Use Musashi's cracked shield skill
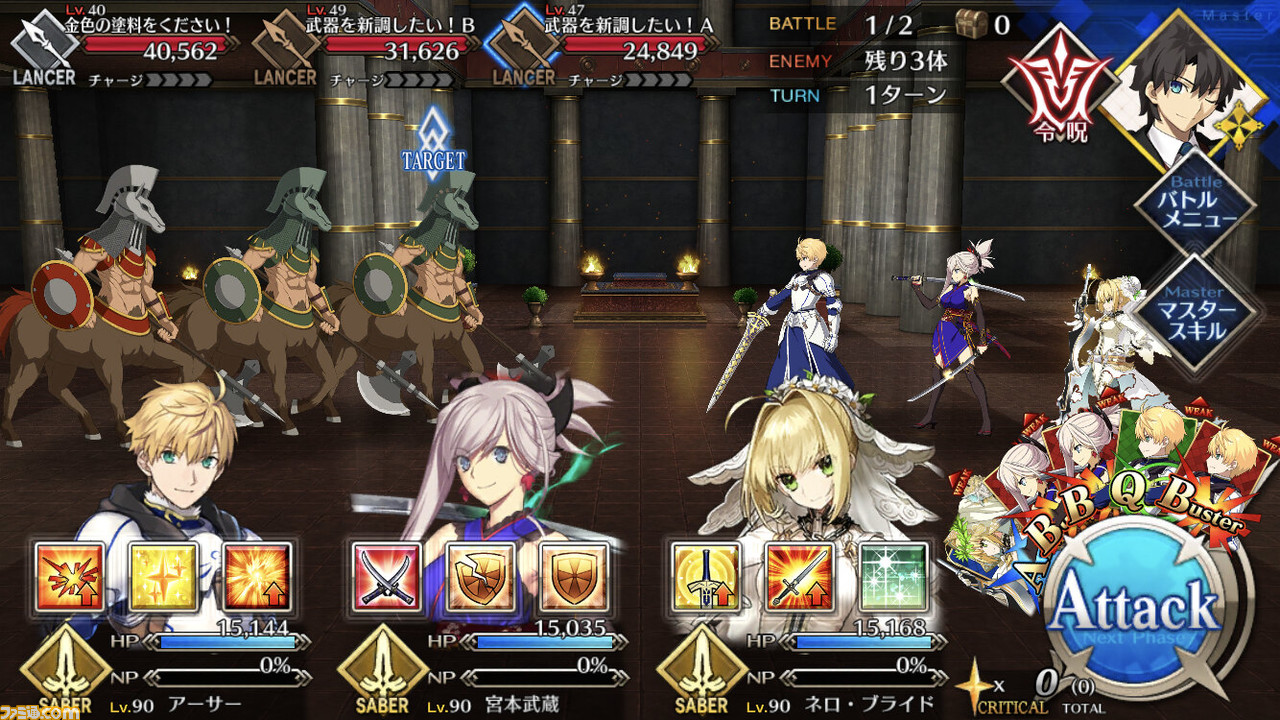 click(480, 578)
